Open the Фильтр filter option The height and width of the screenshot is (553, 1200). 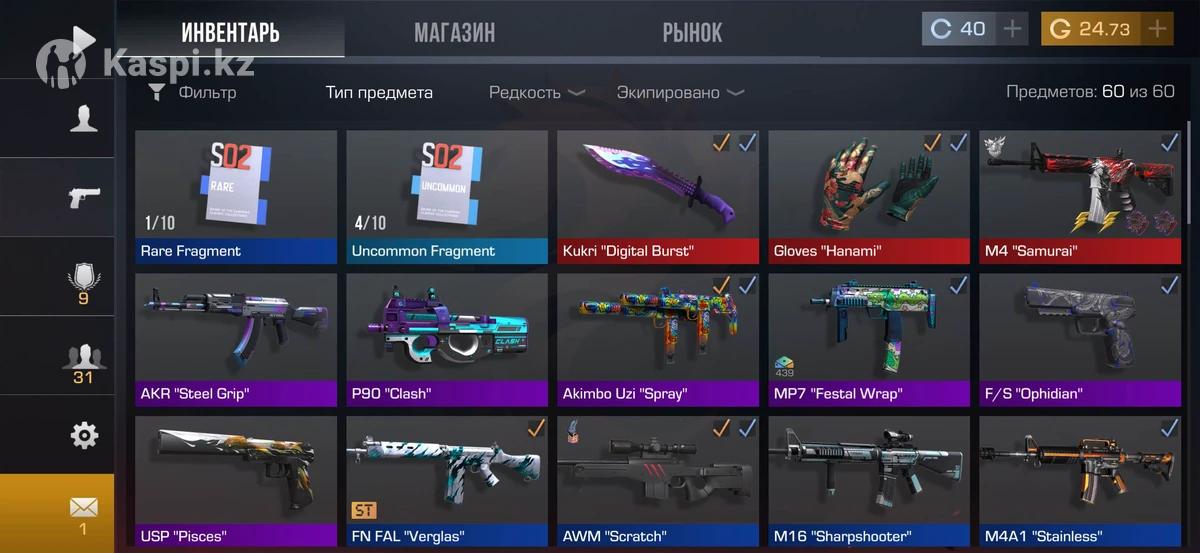(193, 93)
